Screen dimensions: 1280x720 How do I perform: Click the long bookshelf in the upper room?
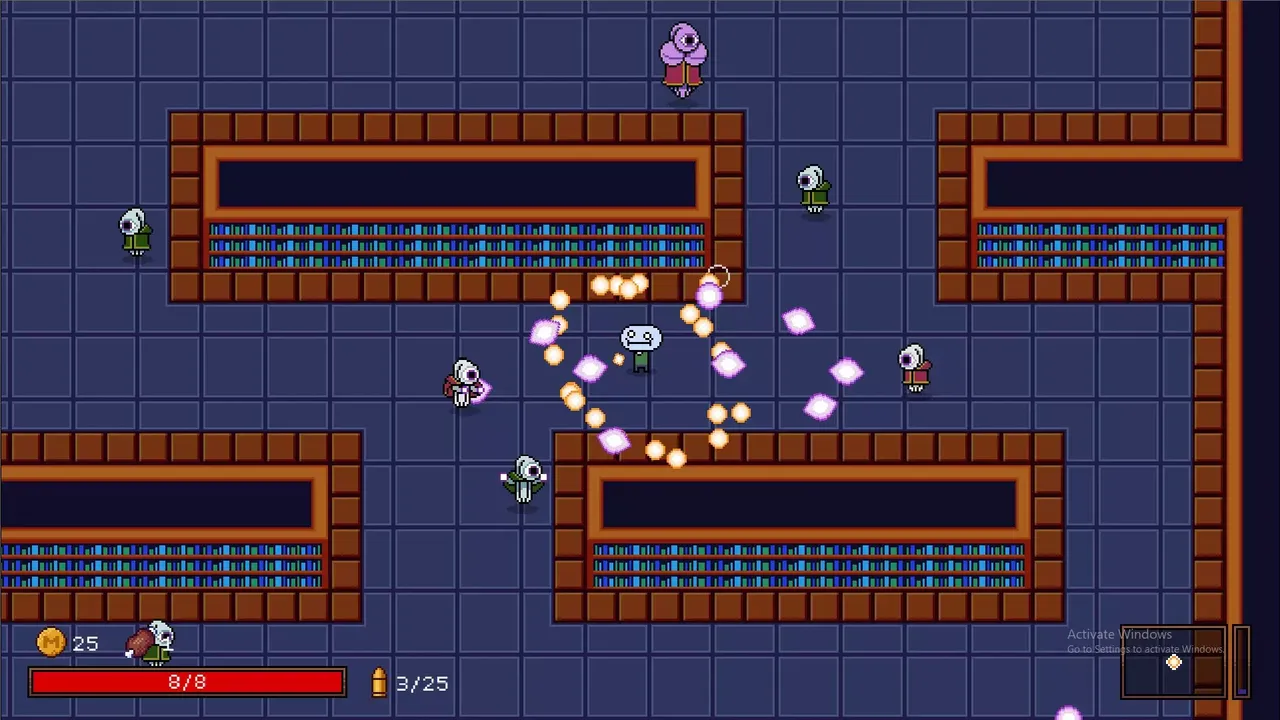click(455, 243)
